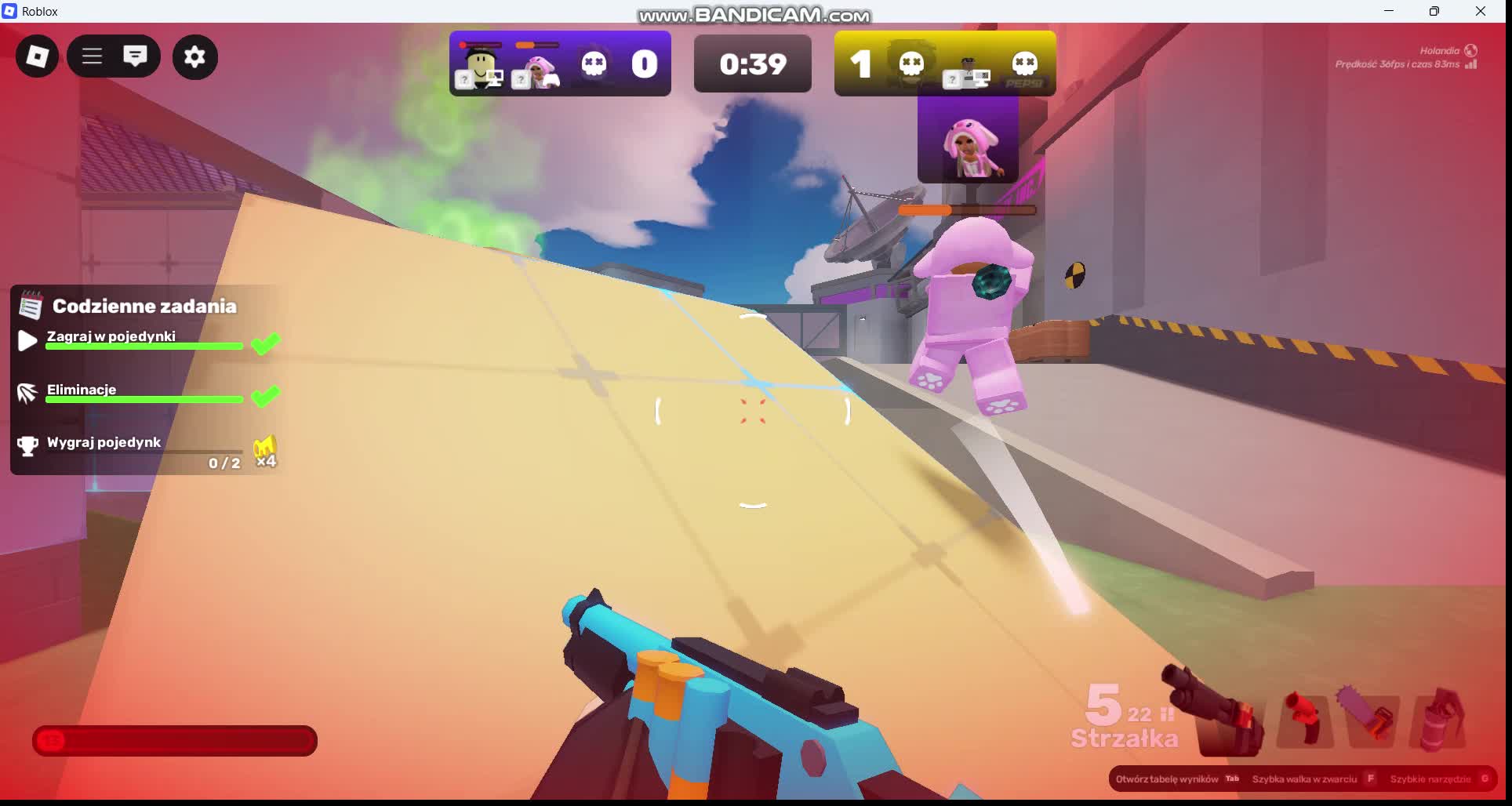Select the red flare pistol slot
This screenshot has width=1512, height=806.
[1304, 717]
